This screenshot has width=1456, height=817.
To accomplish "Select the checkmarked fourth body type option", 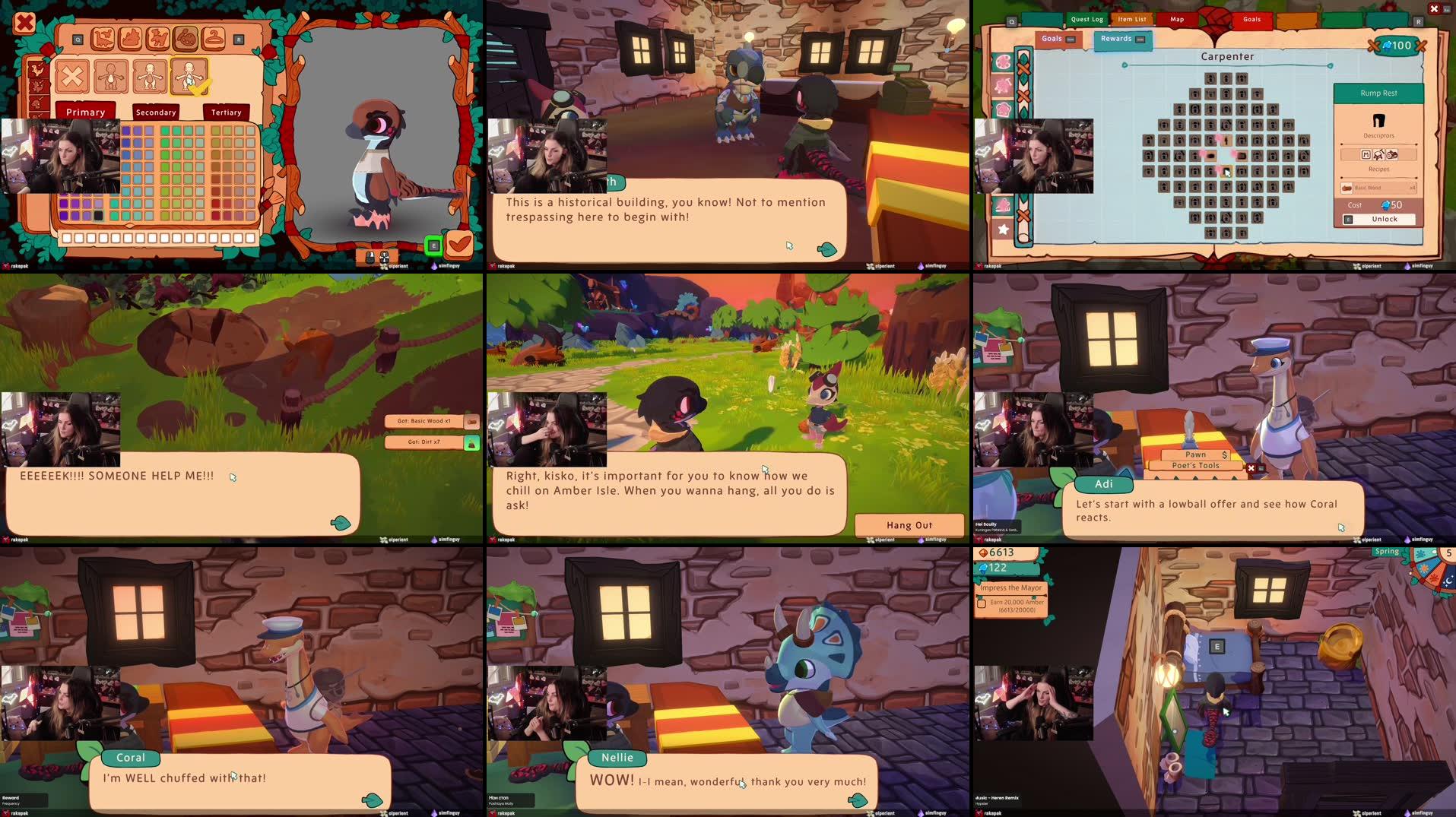I will coord(189,78).
